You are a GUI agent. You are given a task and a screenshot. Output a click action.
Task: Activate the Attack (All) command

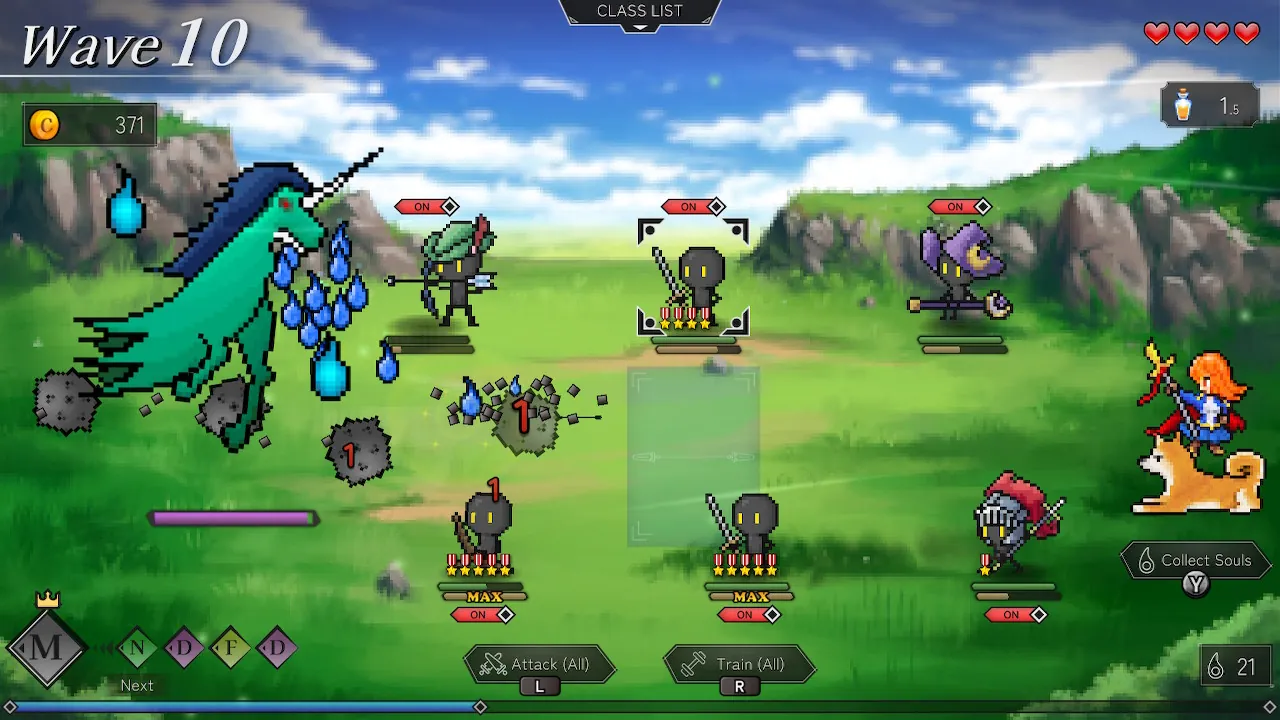pyautogui.click(x=540, y=665)
